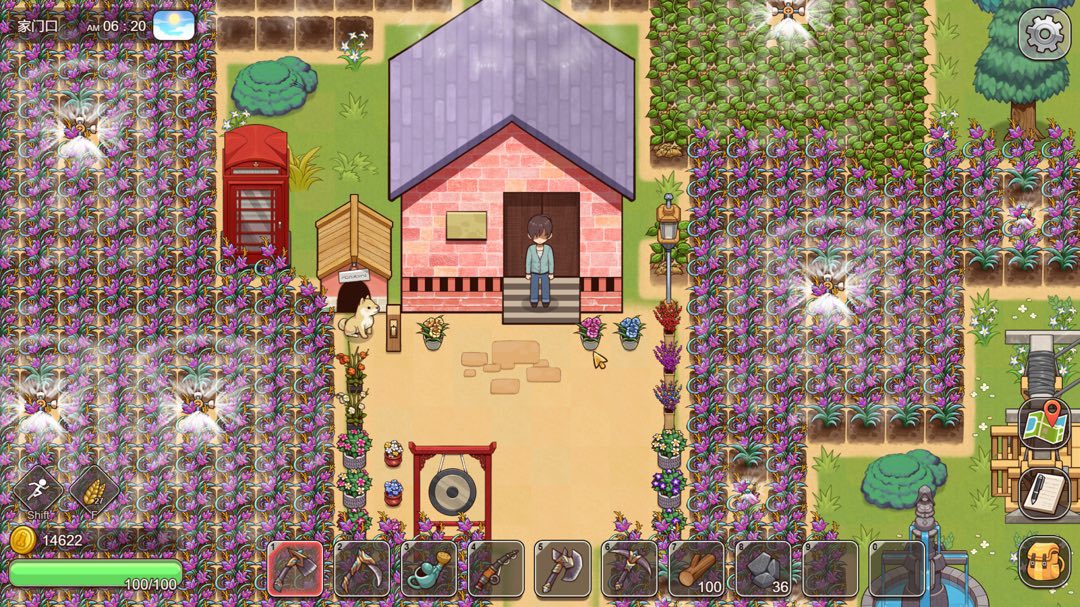Image resolution: width=1080 pixels, height=607 pixels.
Task: Toggle the running sprint icon
Action: click(38, 490)
